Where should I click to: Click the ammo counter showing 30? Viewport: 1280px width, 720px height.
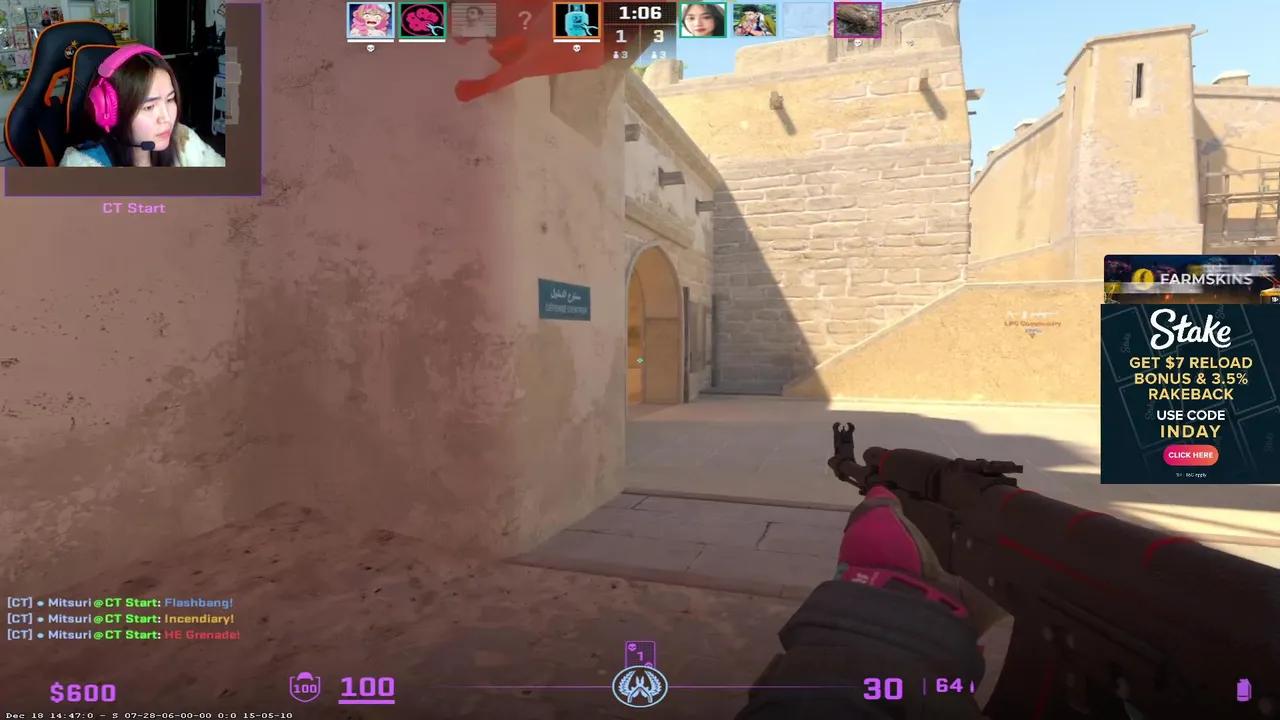click(x=882, y=688)
